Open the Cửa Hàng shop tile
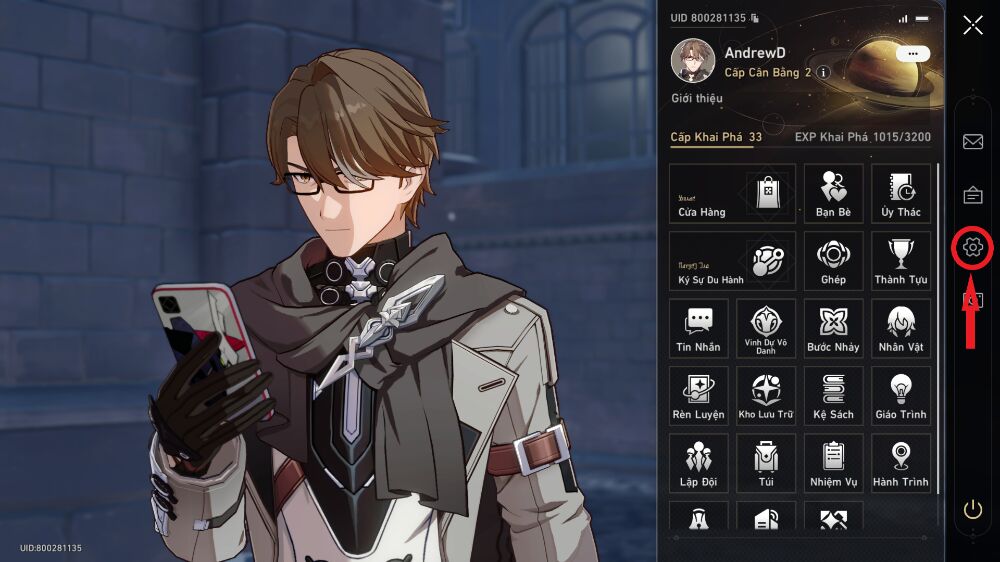 tap(732, 193)
